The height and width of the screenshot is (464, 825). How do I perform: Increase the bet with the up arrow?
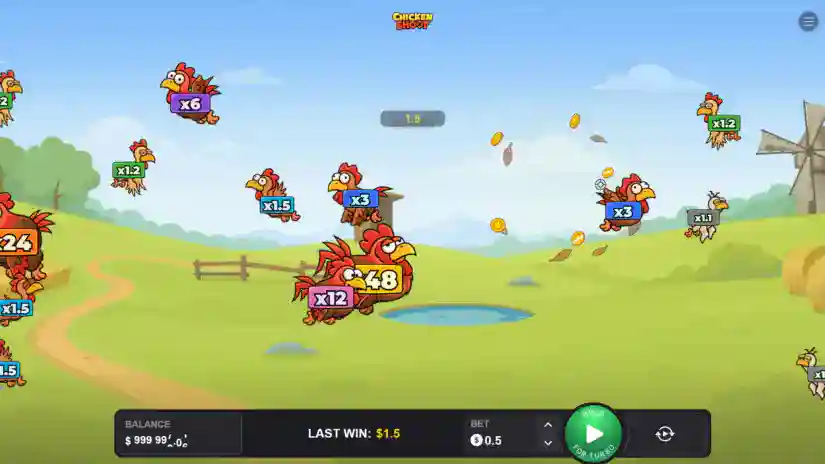point(547,424)
